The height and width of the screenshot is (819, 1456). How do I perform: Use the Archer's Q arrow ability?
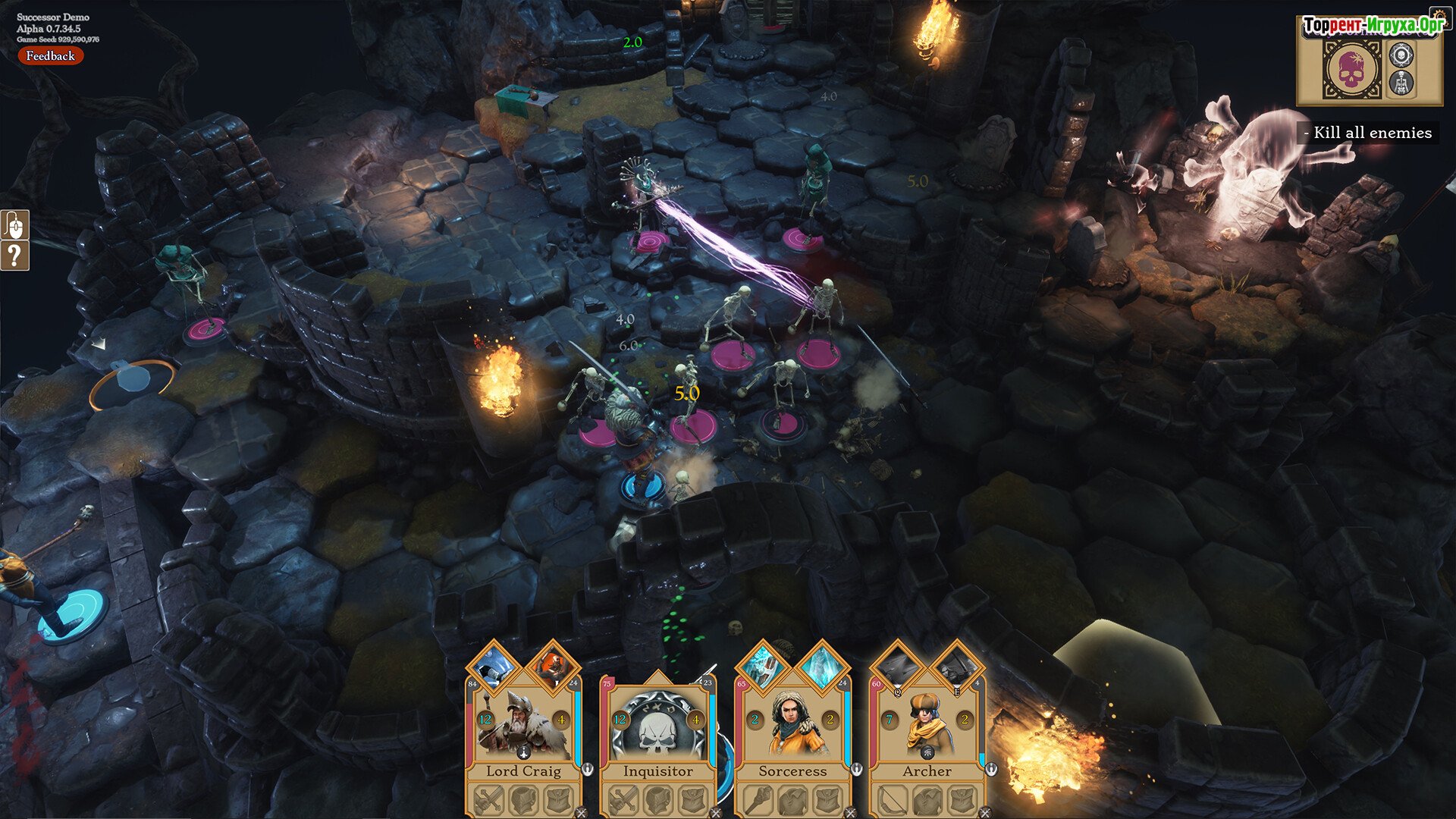898,667
